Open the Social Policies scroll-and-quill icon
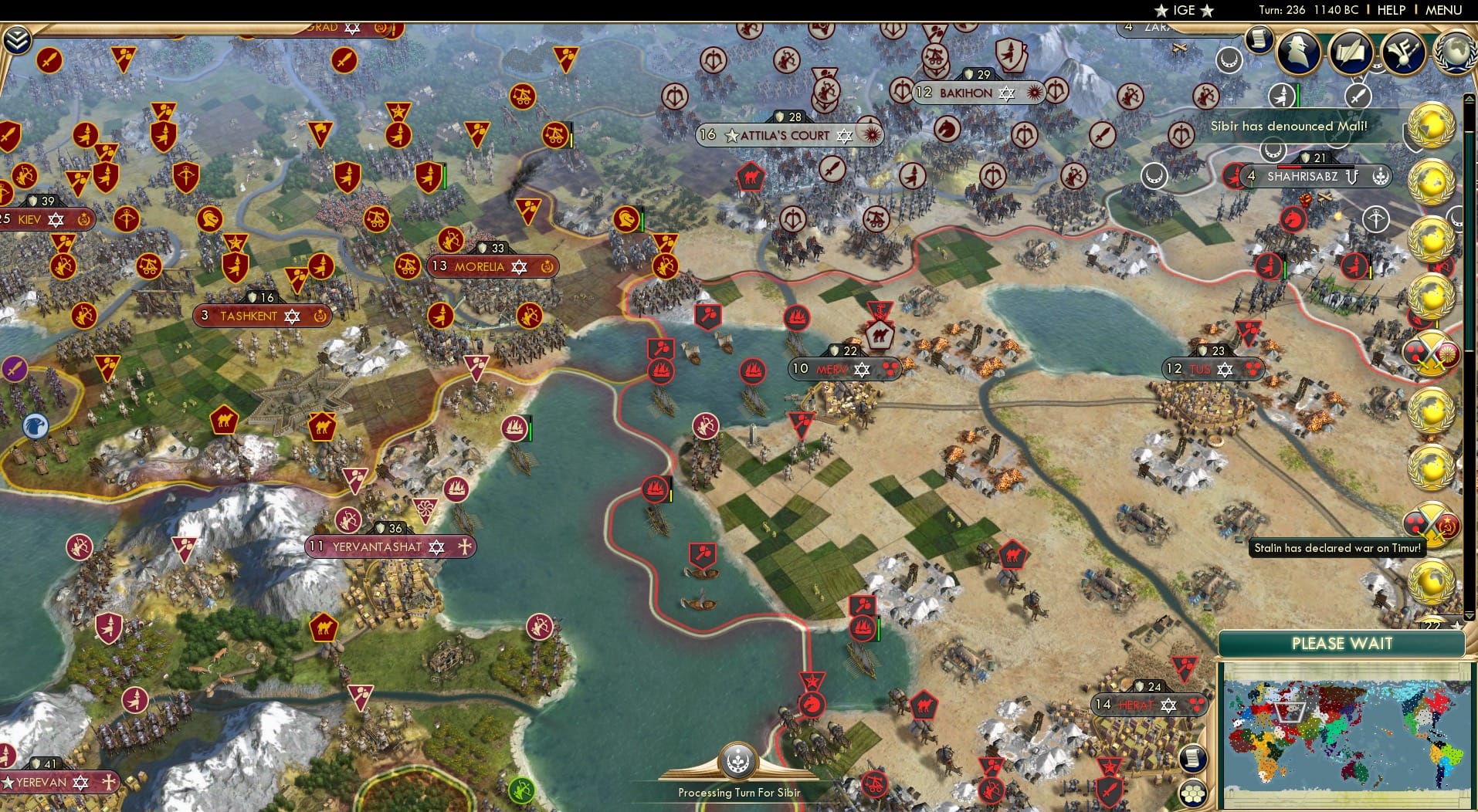1478x812 pixels. [1350, 54]
